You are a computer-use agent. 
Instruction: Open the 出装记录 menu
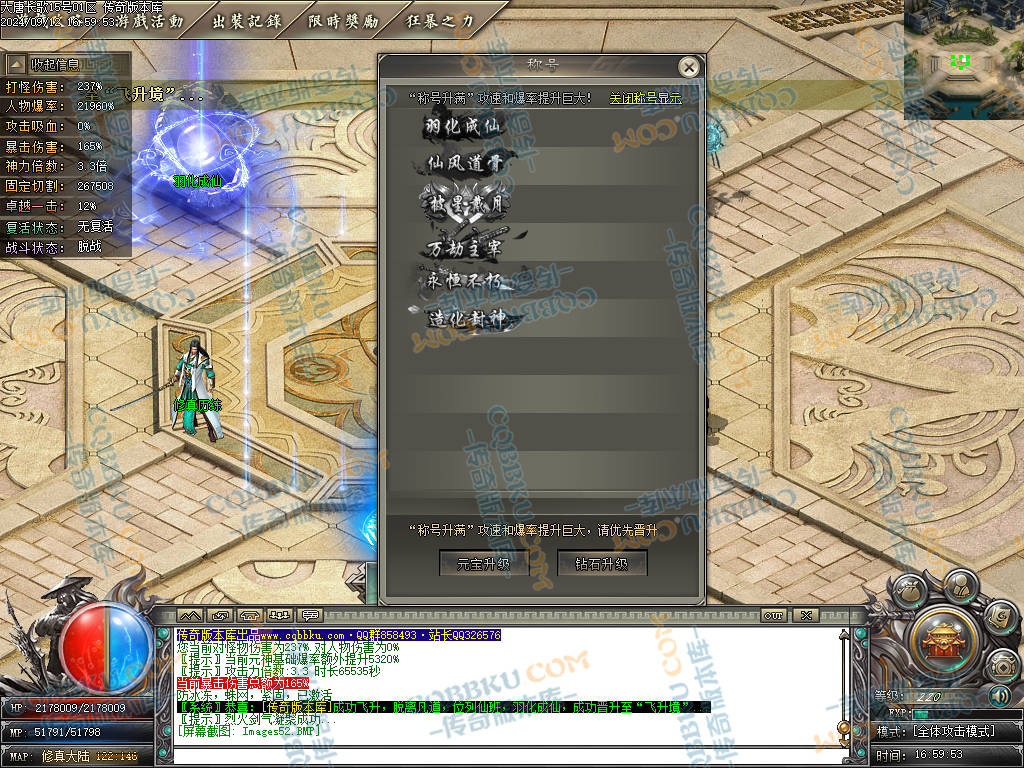coord(245,20)
